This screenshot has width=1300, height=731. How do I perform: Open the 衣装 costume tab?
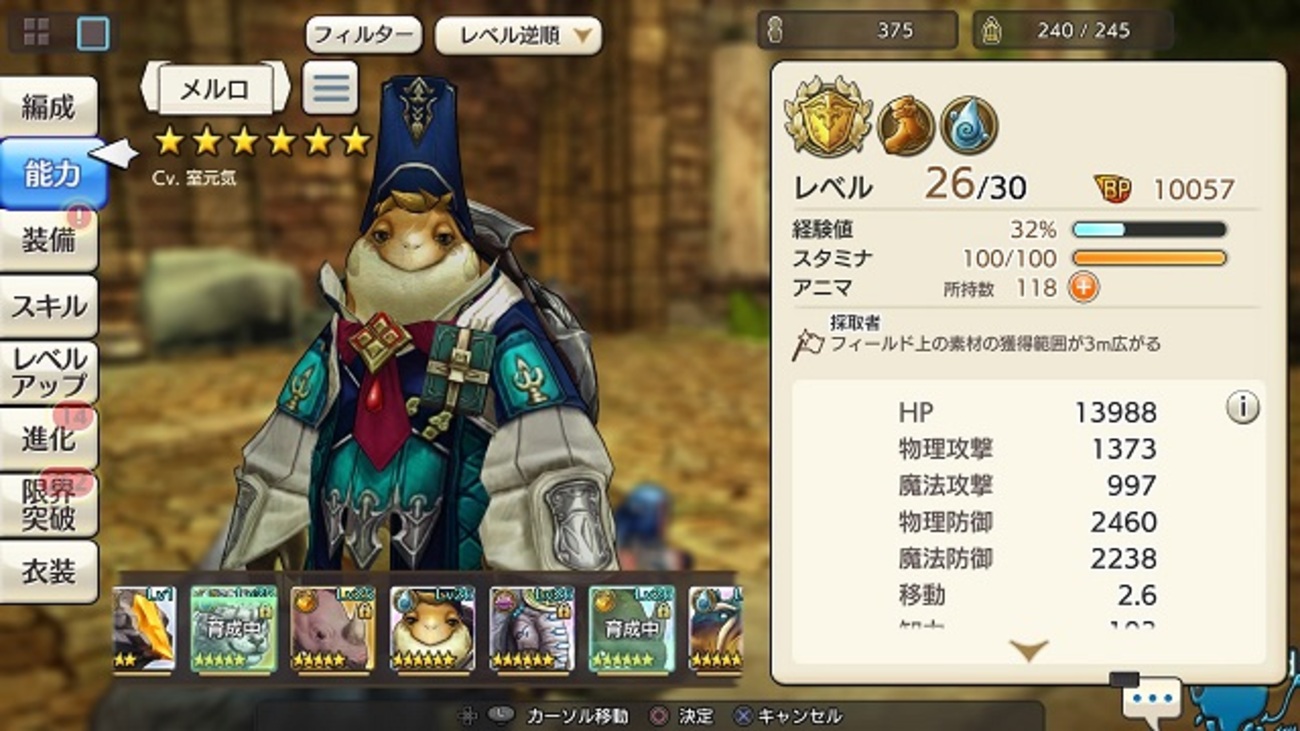click(x=49, y=571)
